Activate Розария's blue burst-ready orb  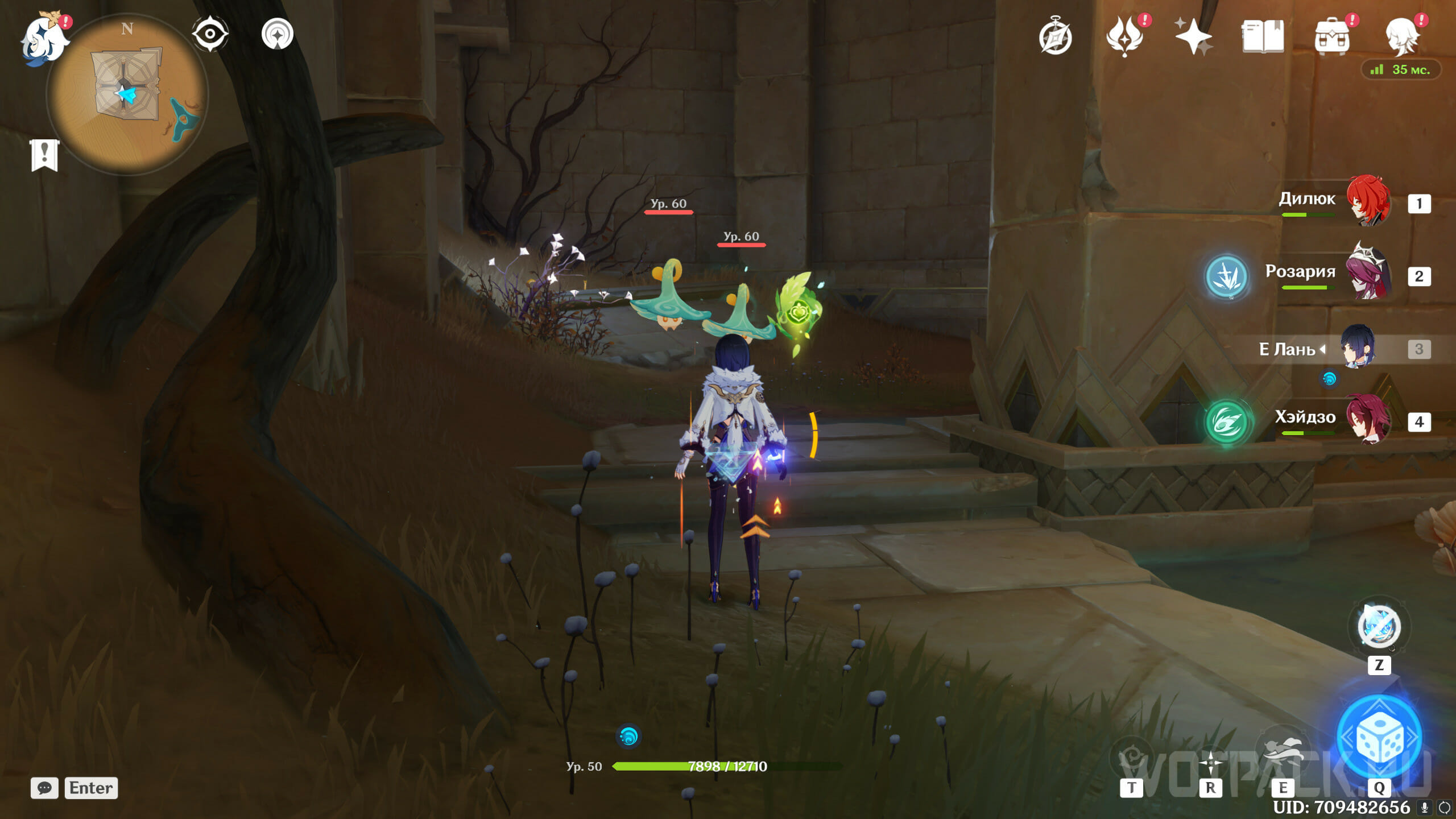tap(1226, 276)
